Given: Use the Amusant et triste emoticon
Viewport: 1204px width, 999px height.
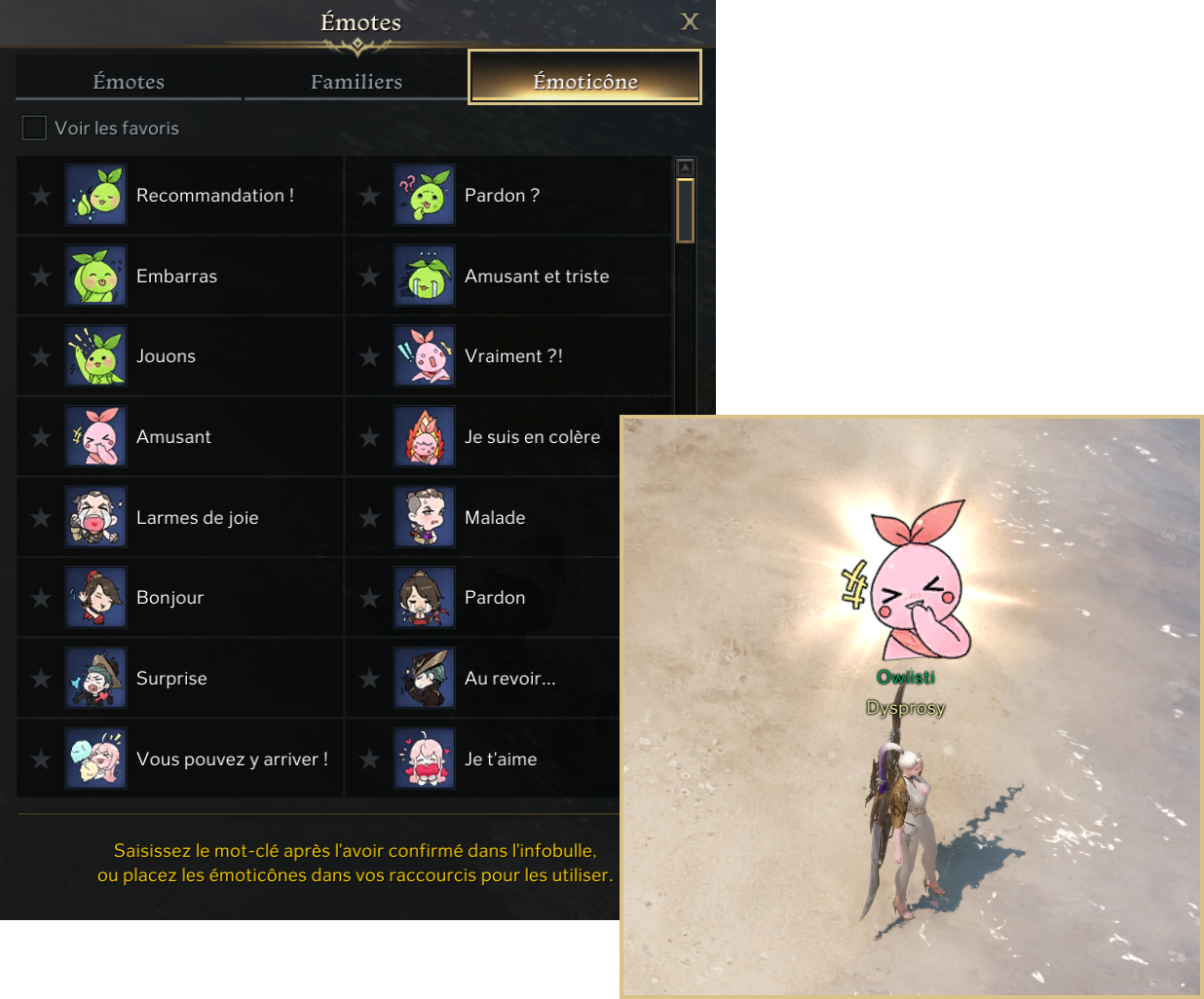Looking at the screenshot, I should tap(424, 276).
